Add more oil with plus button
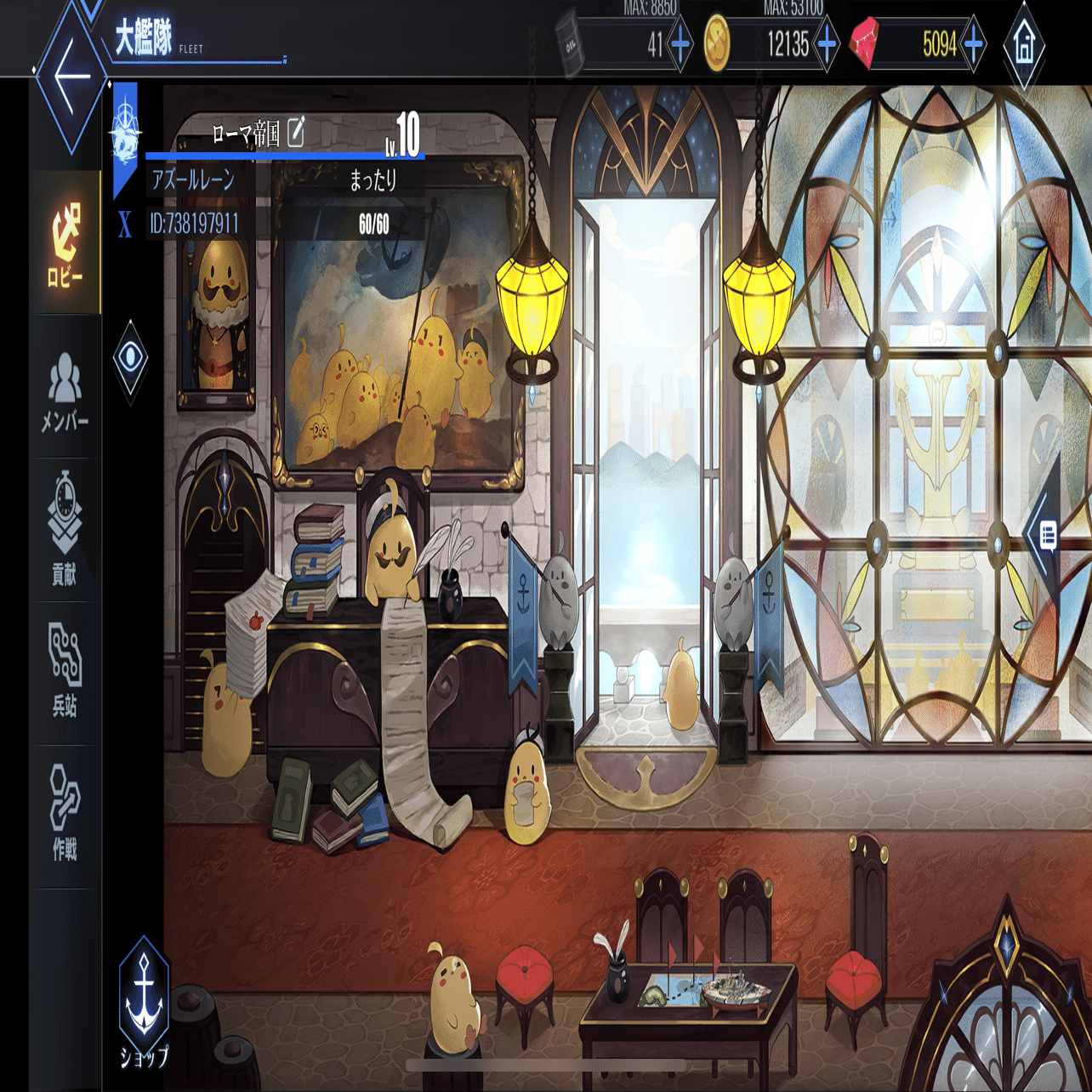Screen dimensions: 1092x1092 click(x=680, y=43)
